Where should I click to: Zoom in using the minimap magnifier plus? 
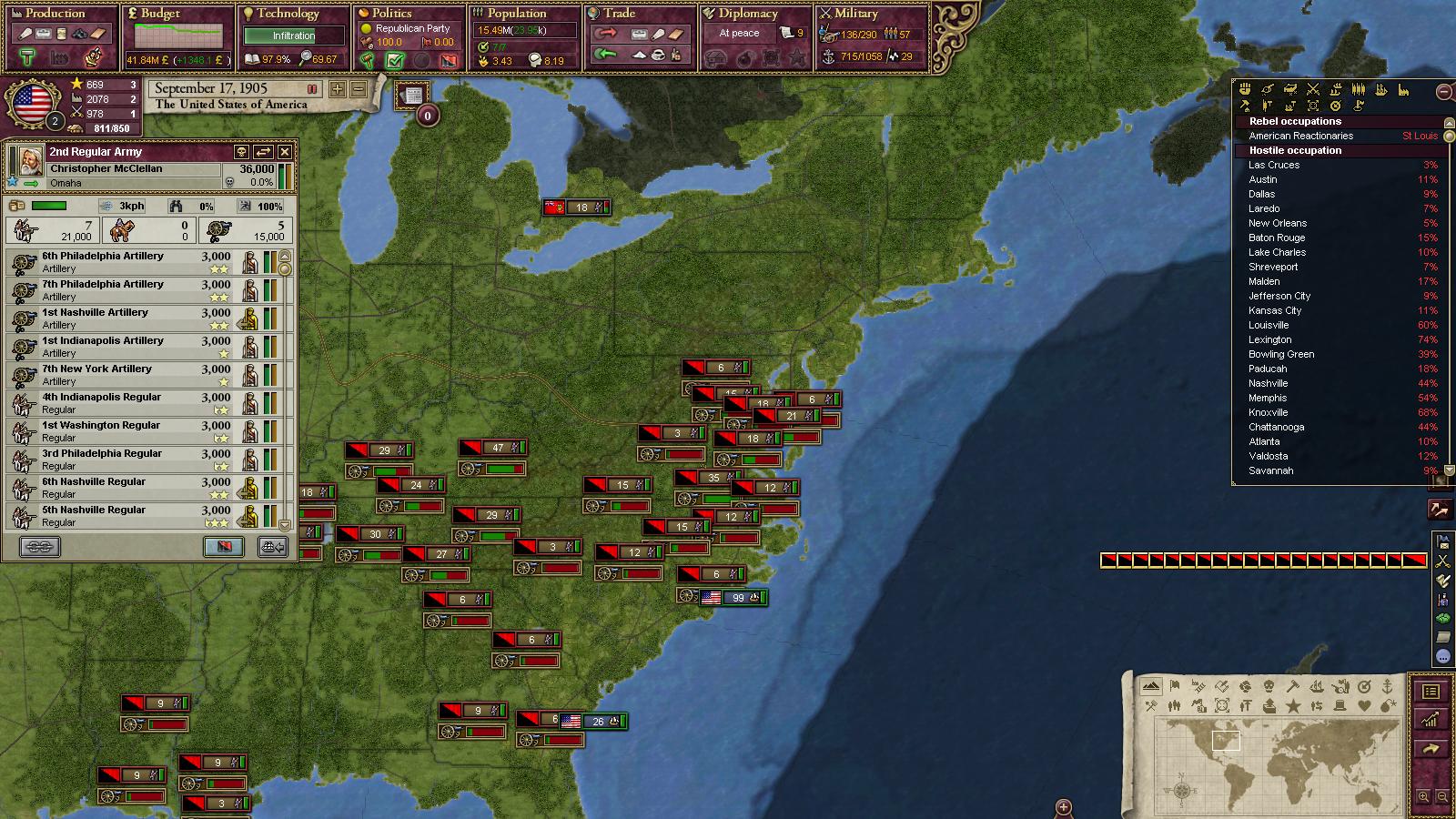tap(1423, 797)
